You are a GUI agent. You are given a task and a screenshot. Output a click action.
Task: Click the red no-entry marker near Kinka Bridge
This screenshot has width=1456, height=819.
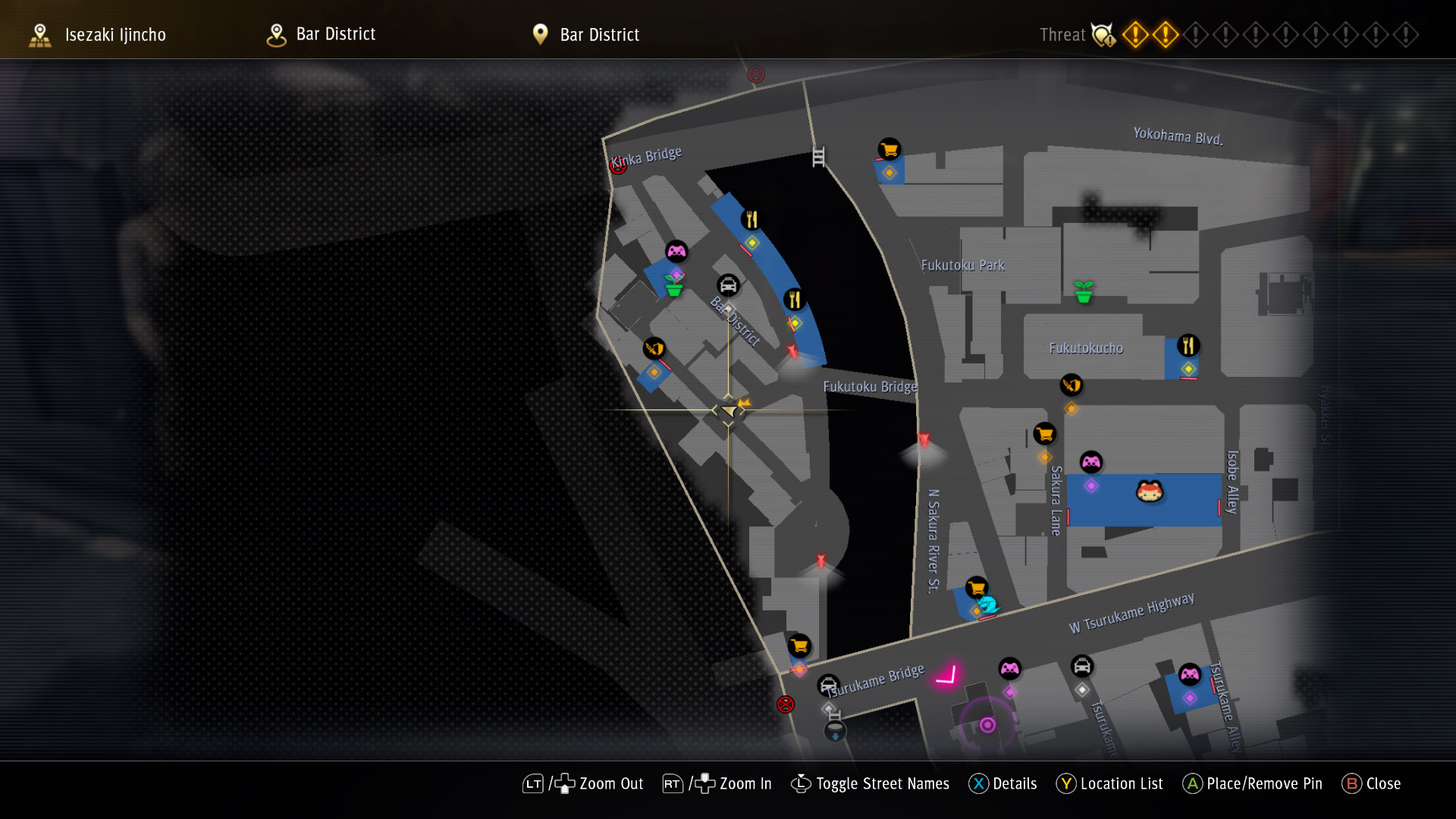pyautogui.click(x=617, y=164)
